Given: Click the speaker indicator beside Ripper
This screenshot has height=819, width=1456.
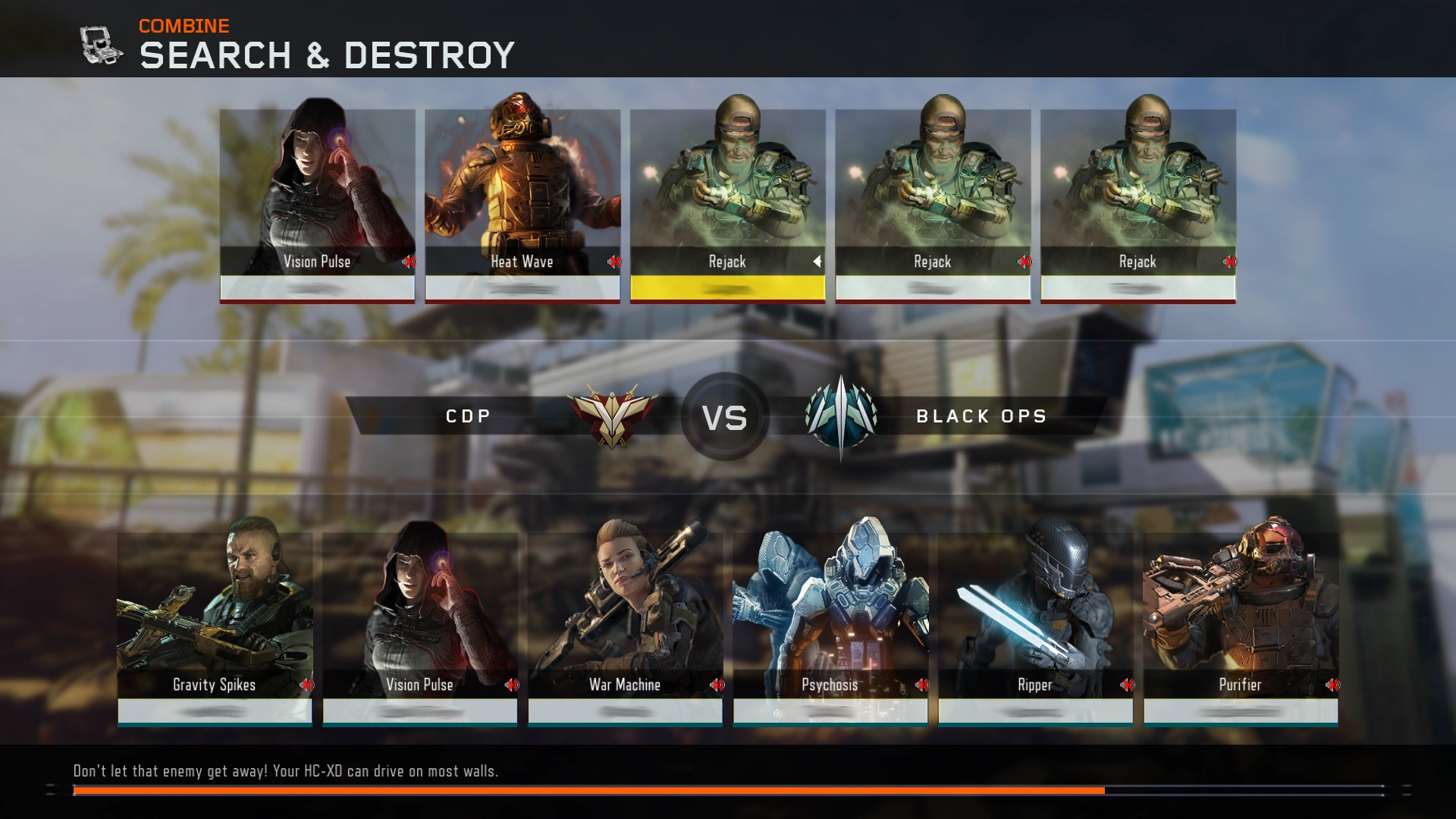Looking at the screenshot, I should (x=1128, y=684).
